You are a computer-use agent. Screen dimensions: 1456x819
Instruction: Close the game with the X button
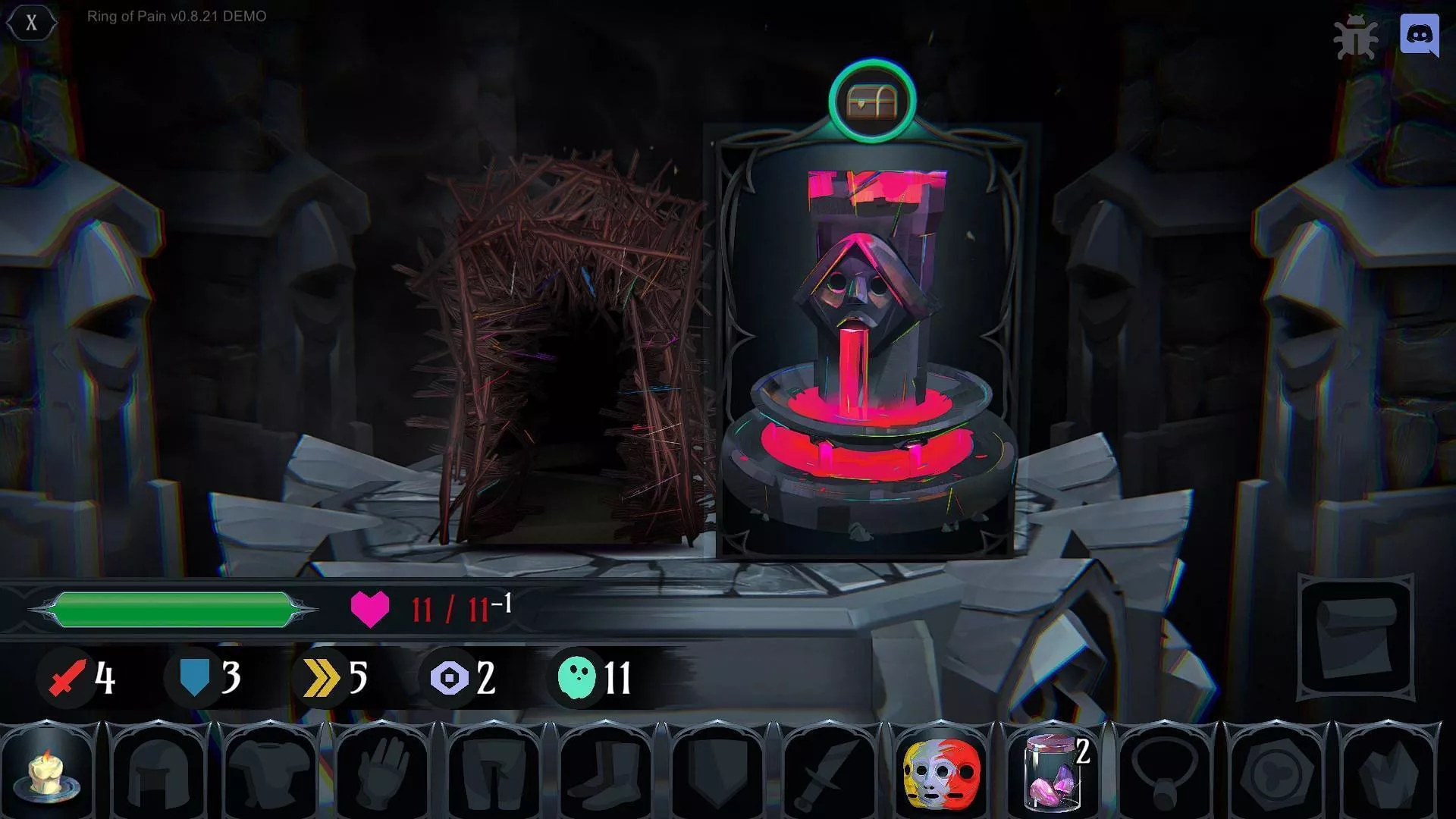pos(31,23)
